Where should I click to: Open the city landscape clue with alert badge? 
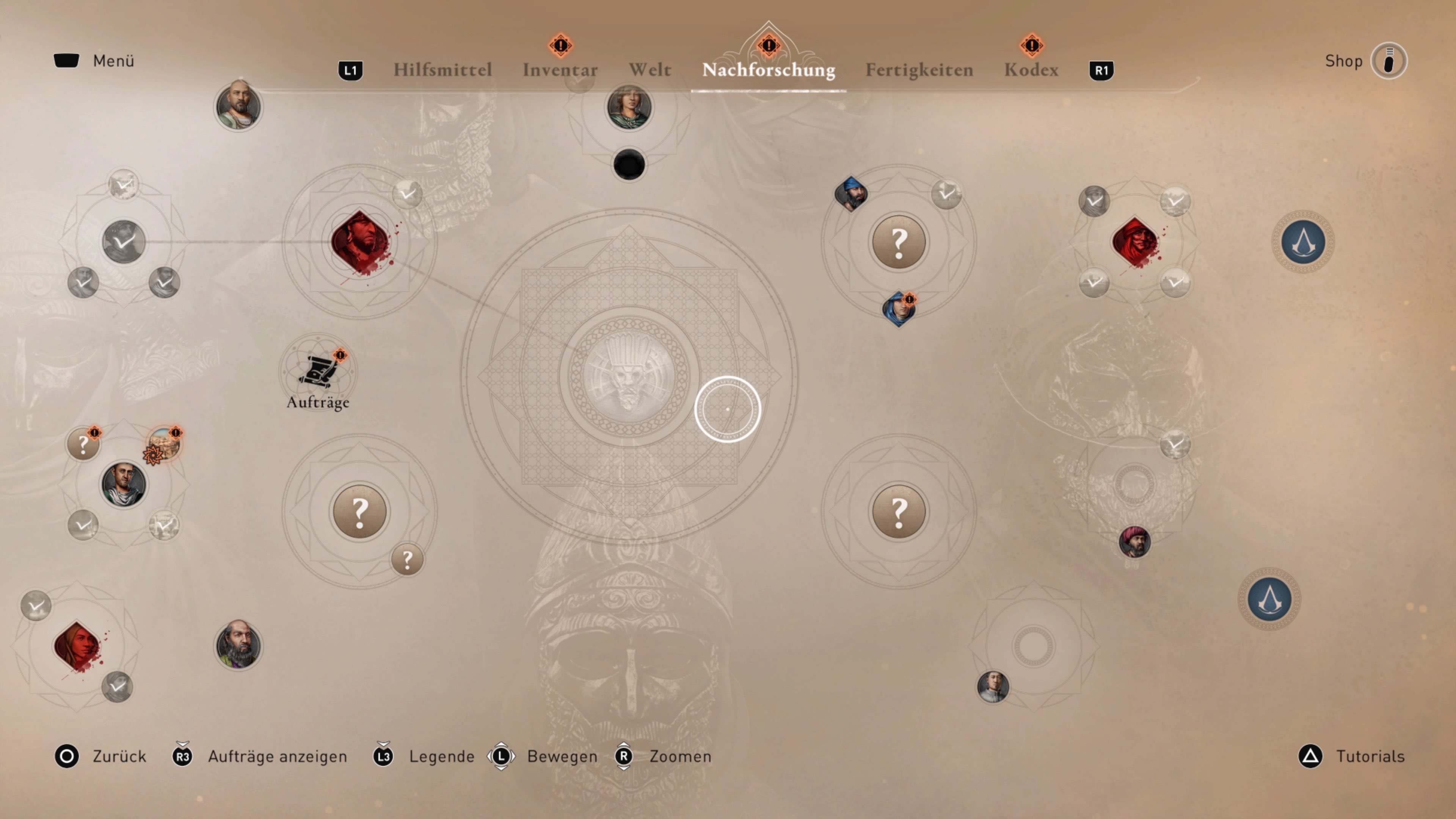coord(165,443)
